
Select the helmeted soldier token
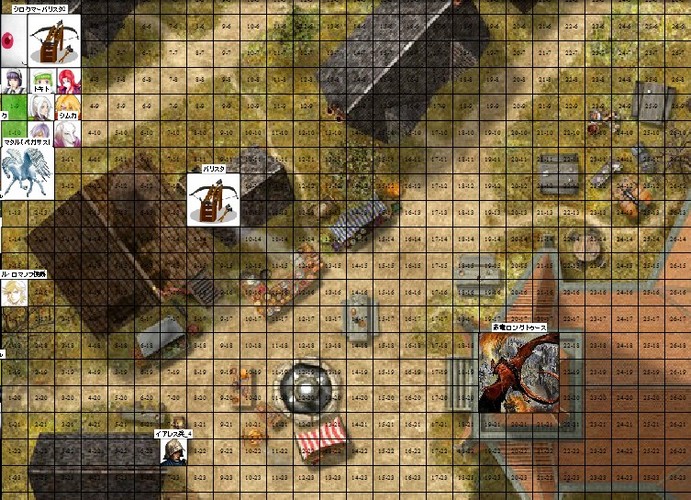tap(173, 451)
